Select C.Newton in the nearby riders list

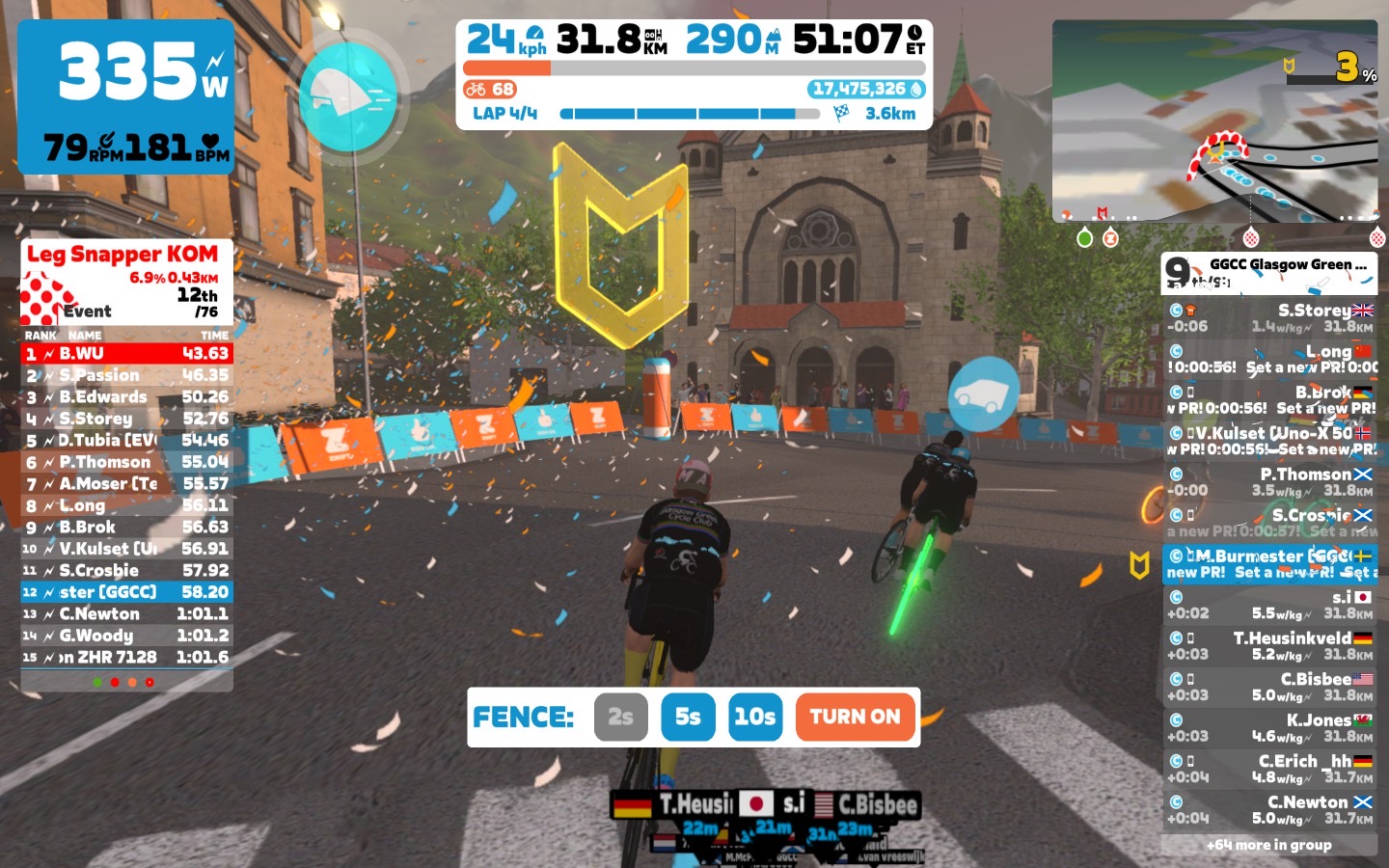pyautogui.click(x=1269, y=810)
